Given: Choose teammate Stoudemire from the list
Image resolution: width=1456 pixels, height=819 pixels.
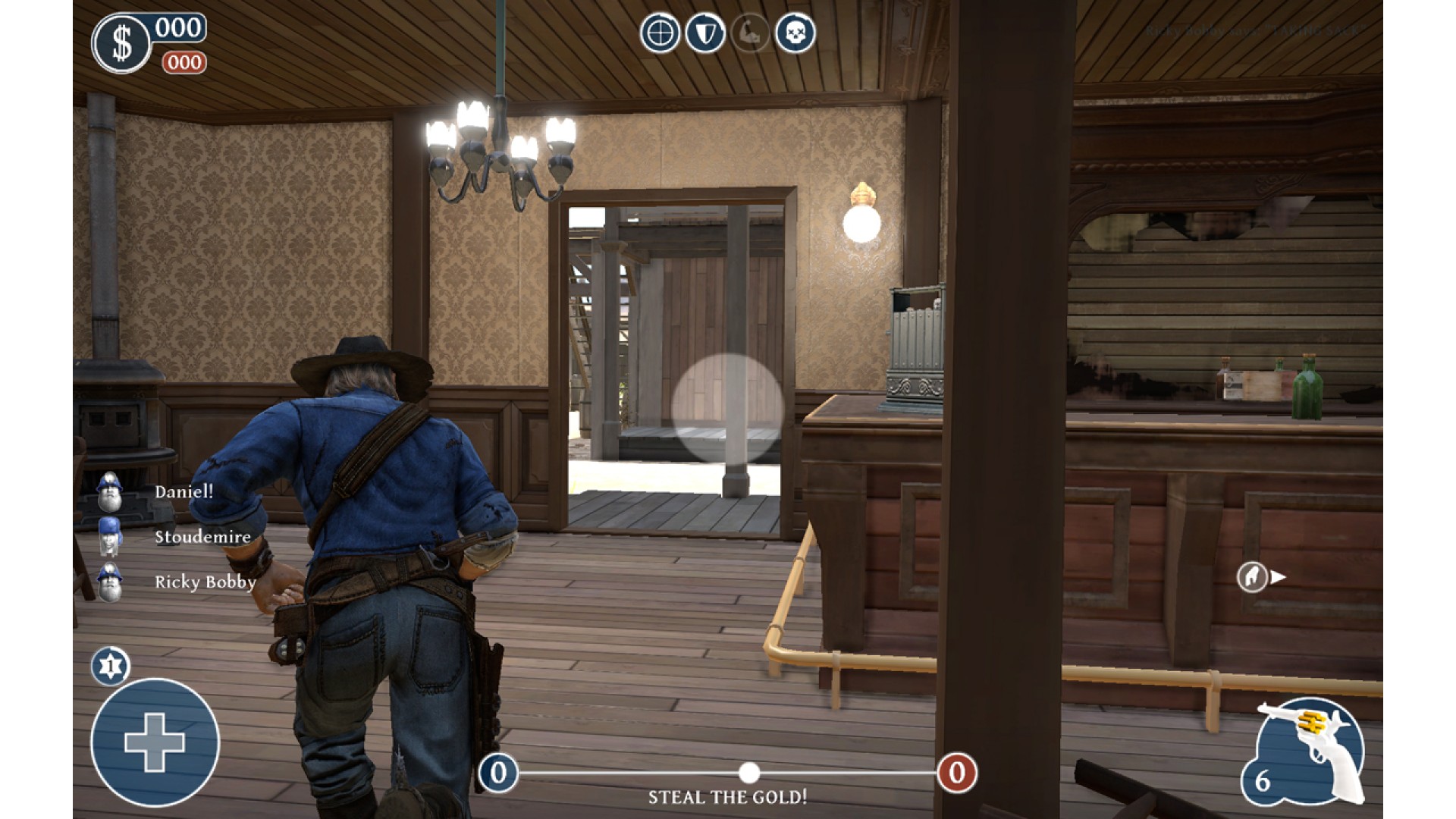Looking at the screenshot, I should tap(202, 537).
